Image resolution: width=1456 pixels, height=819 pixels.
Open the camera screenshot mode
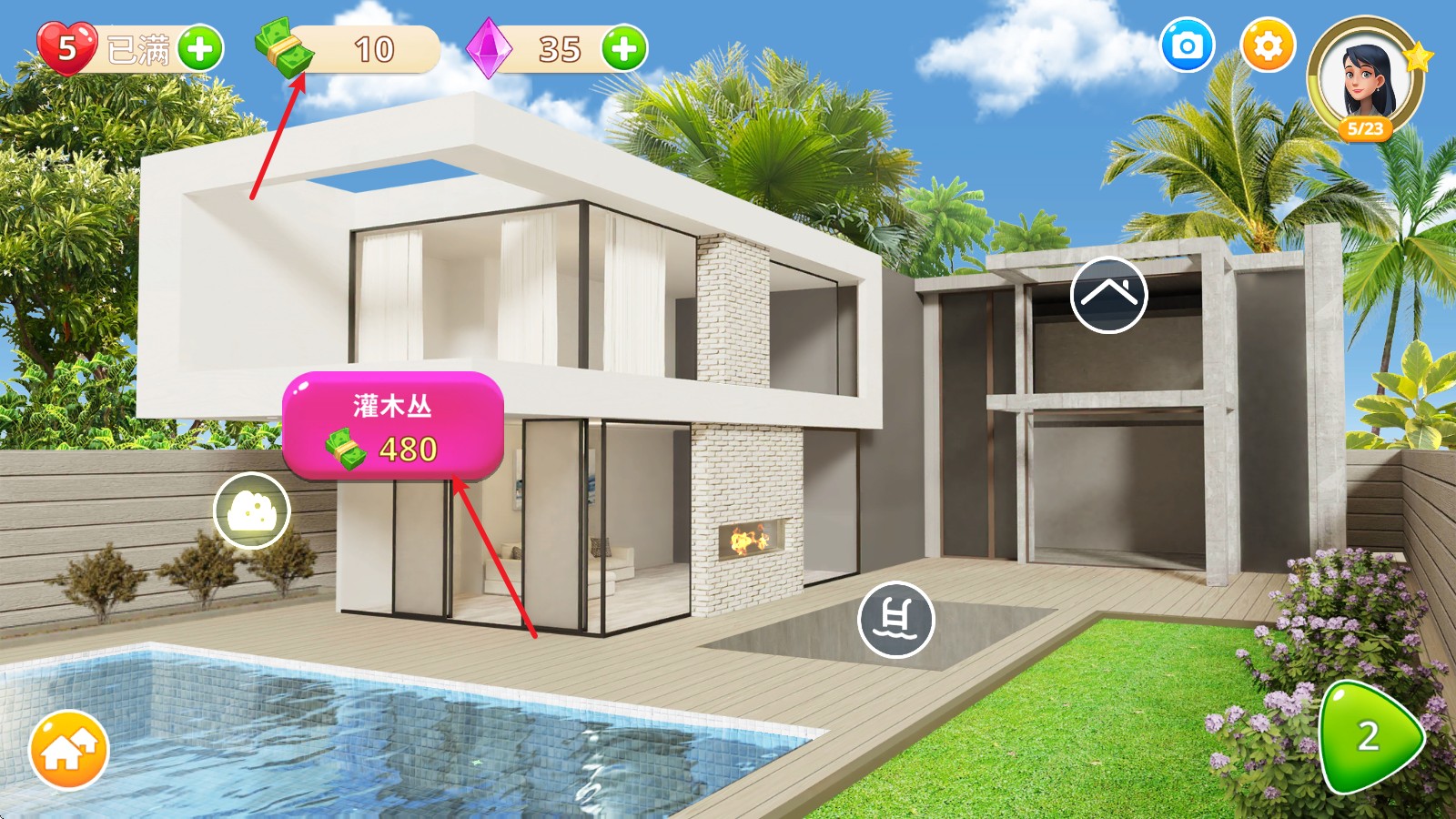coord(1188,45)
